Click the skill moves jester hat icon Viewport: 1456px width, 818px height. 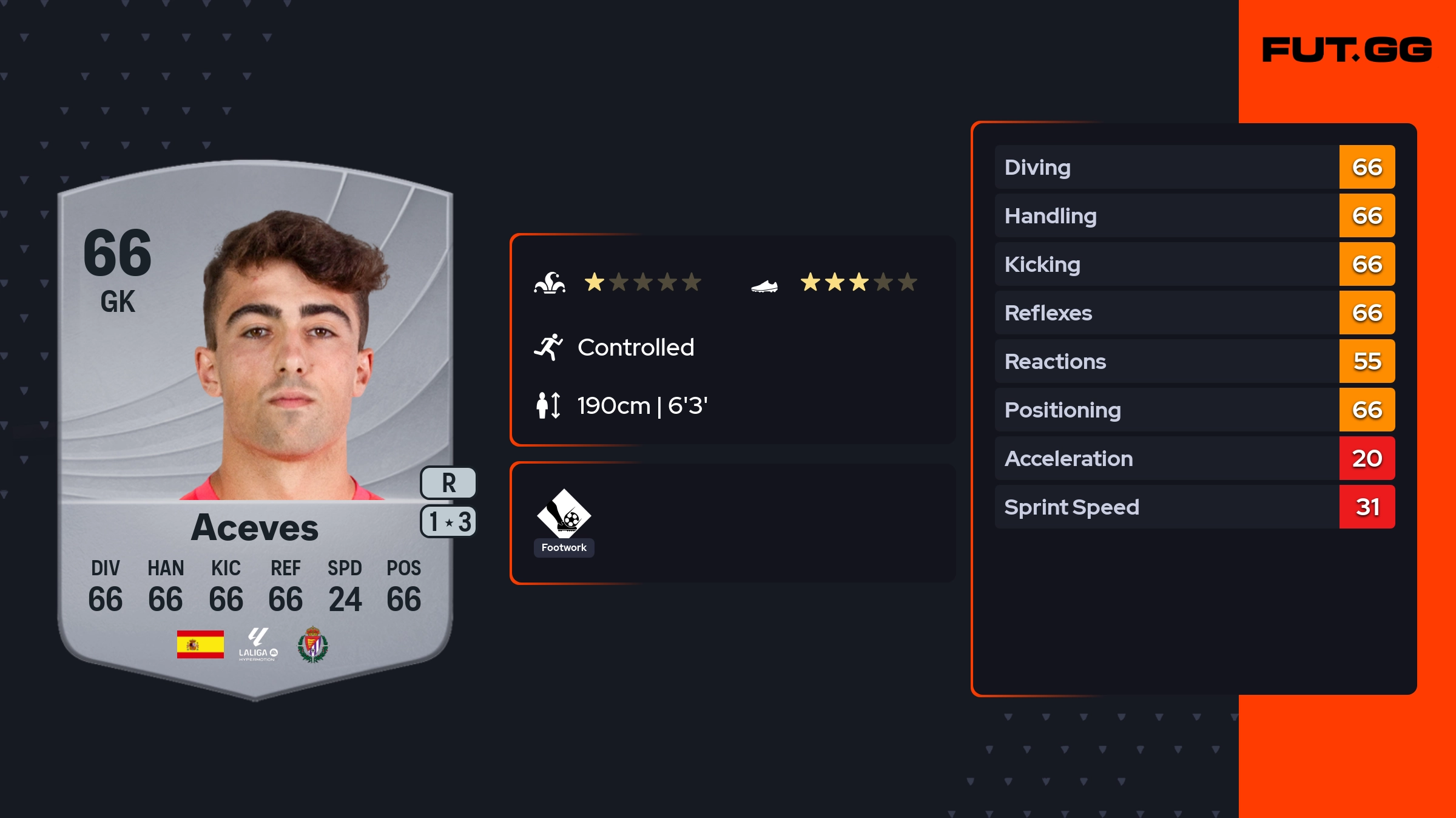pyautogui.click(x=550, y=283)
